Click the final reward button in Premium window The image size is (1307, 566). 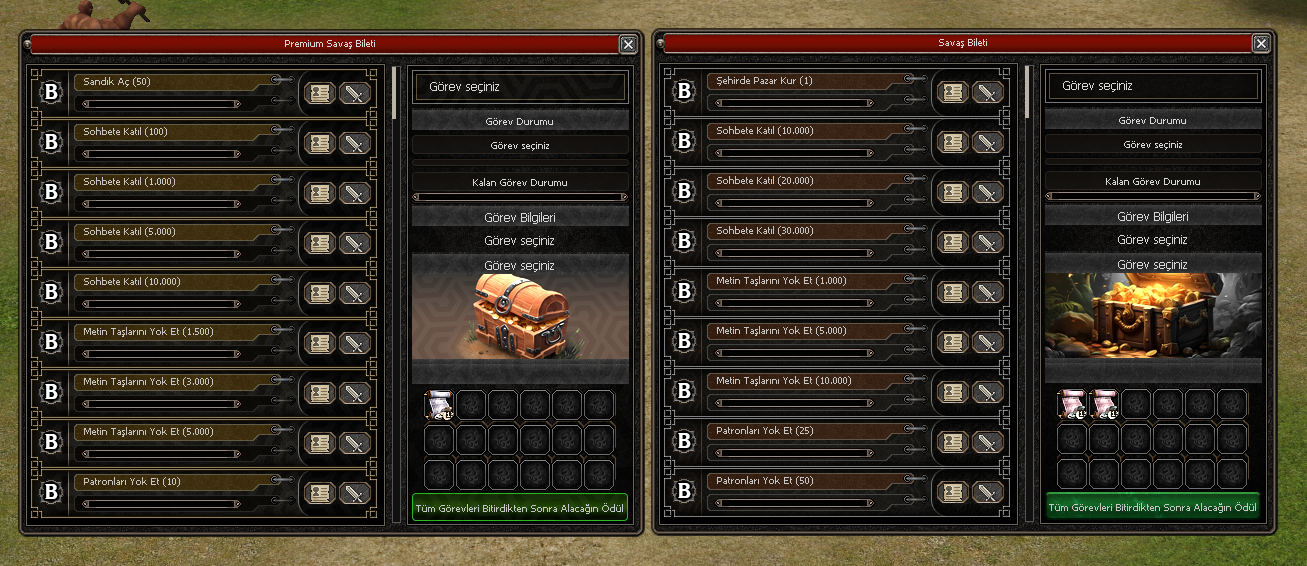point(520,508)
